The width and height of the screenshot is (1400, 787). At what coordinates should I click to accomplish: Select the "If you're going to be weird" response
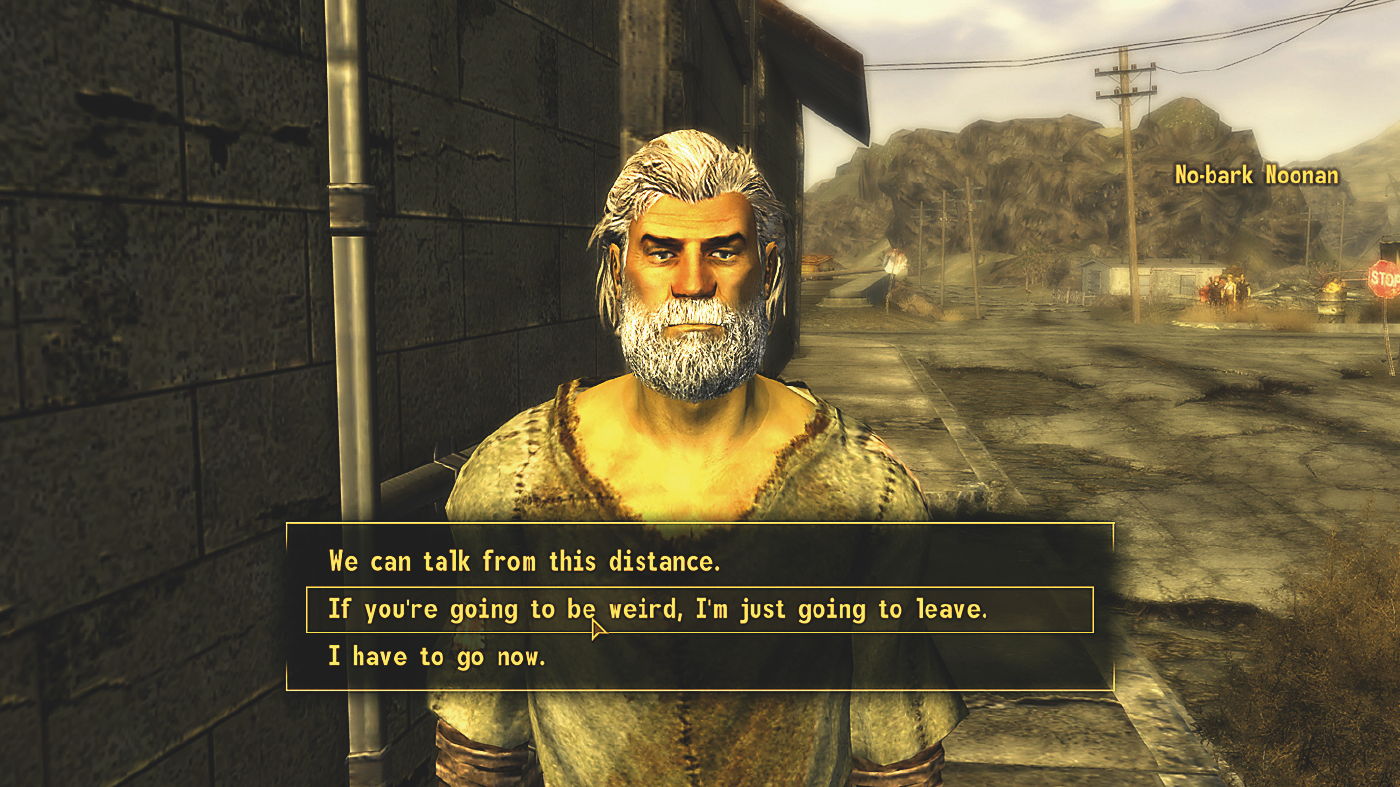(x=657, y=609)
